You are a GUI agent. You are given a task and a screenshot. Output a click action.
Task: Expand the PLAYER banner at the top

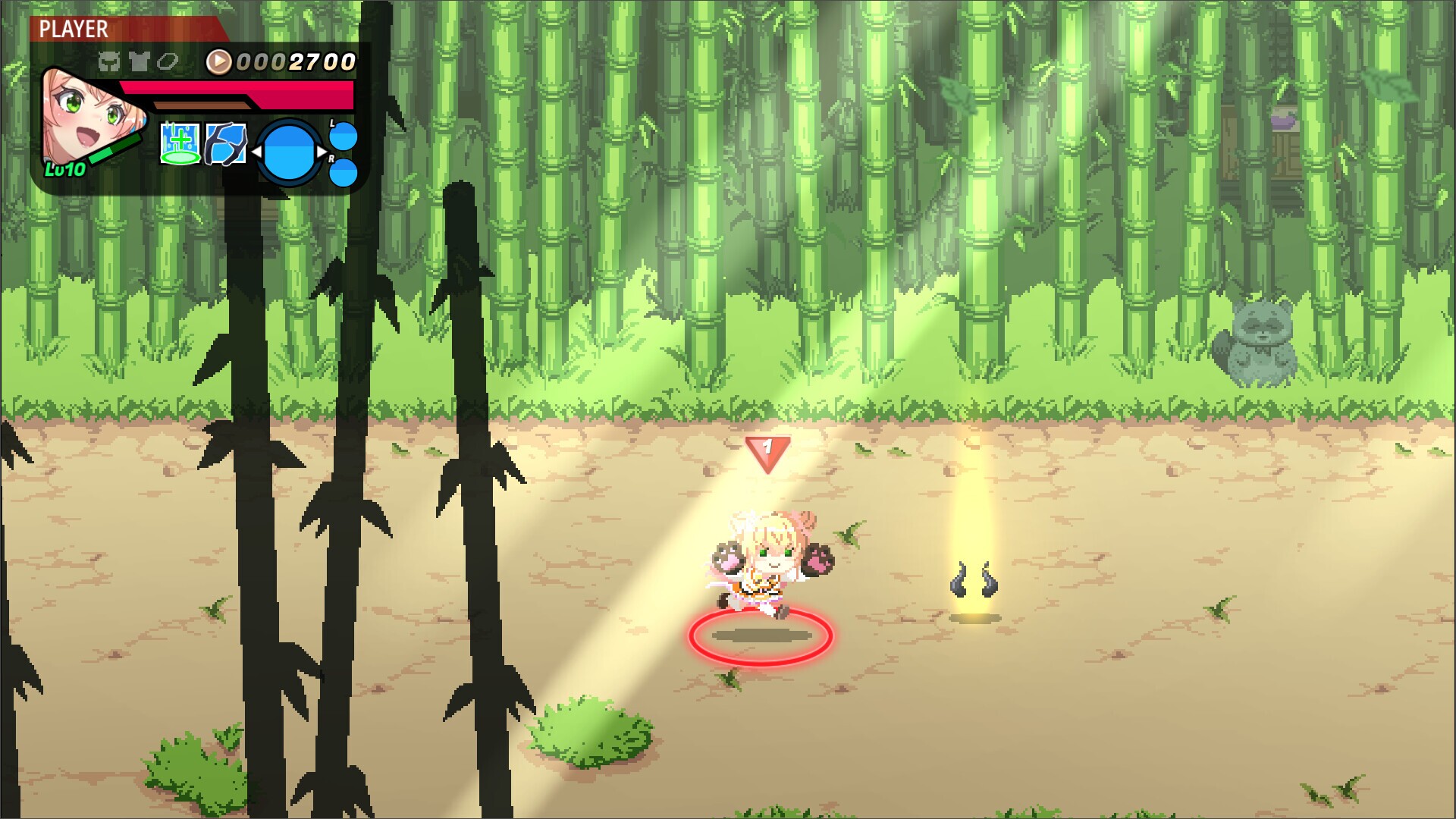pyautogui.click(x=121, y=29)
